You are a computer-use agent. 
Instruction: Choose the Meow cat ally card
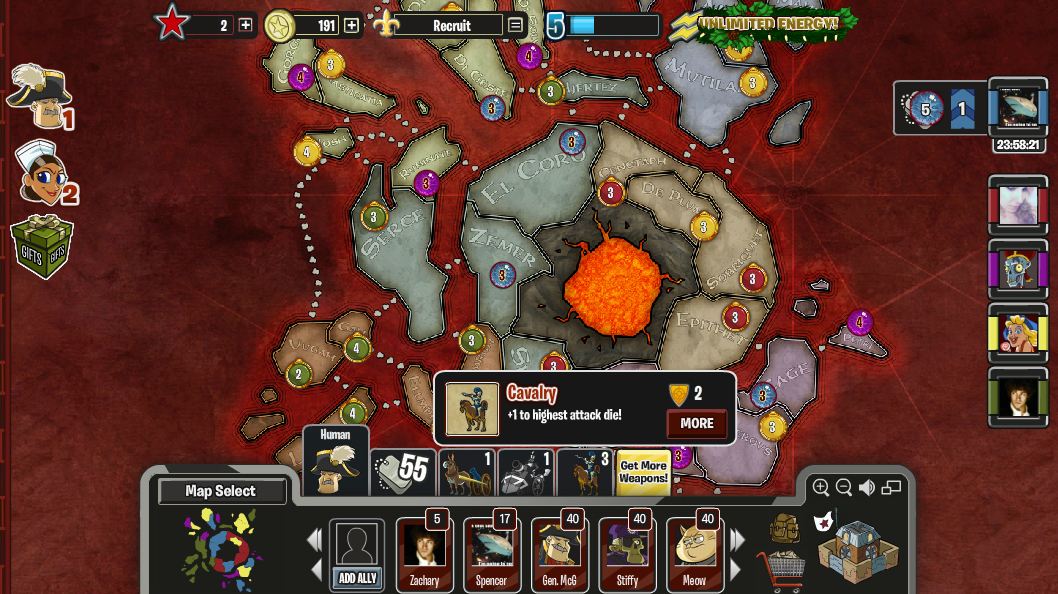pyautogui.click(x=694, y=553)
